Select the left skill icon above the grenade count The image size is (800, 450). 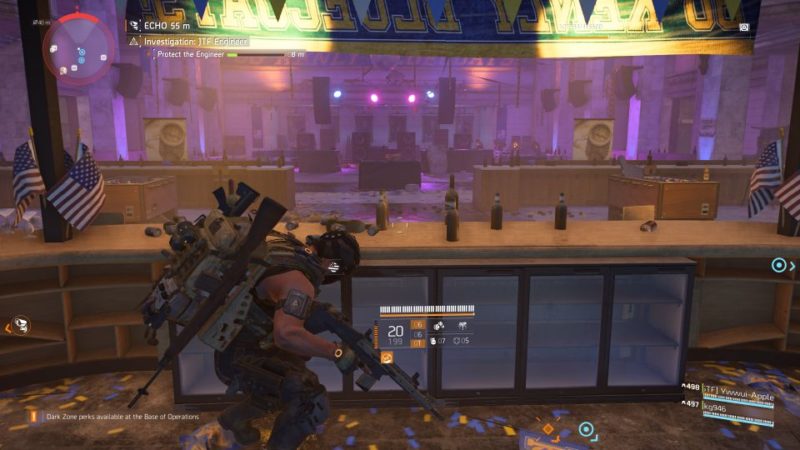click(437, 325)
